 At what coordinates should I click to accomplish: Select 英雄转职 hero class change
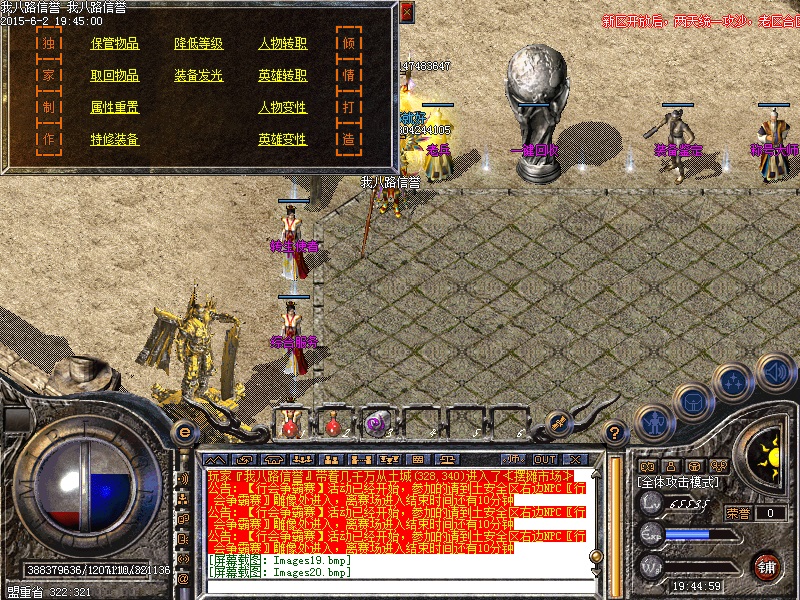283,76
